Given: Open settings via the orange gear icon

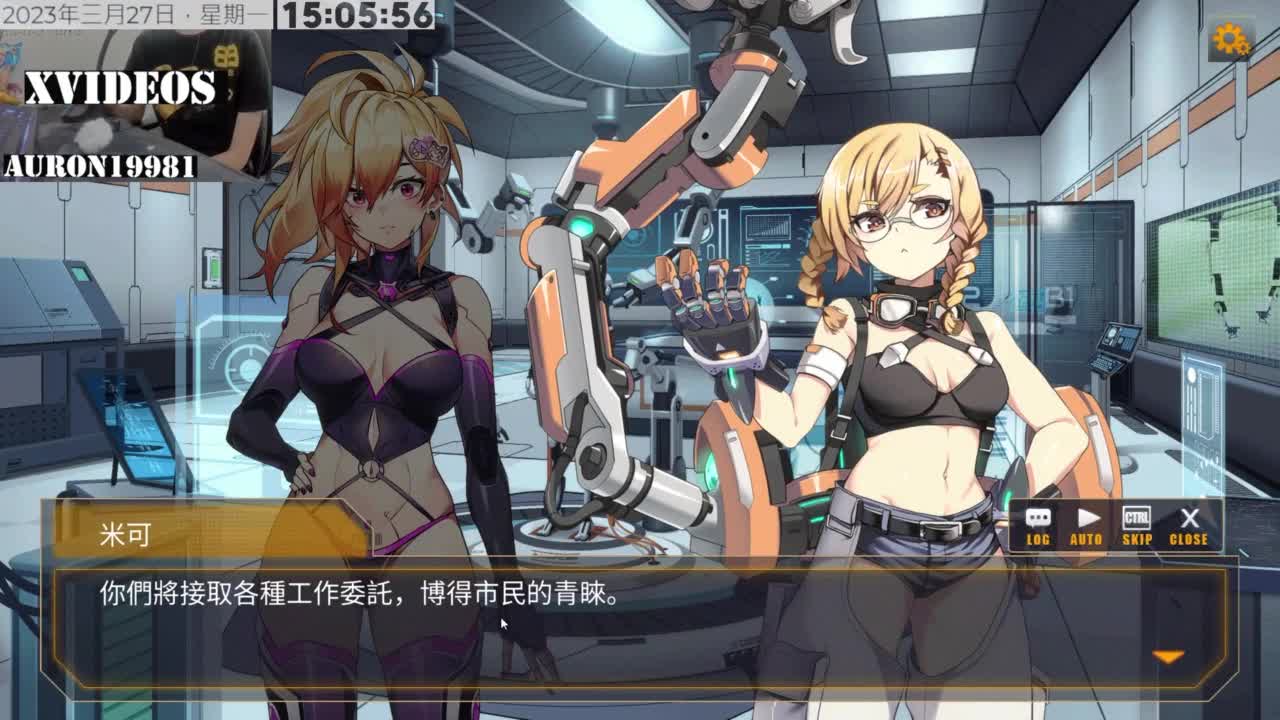Looking at the screenshot, I should coord(1230,40).
